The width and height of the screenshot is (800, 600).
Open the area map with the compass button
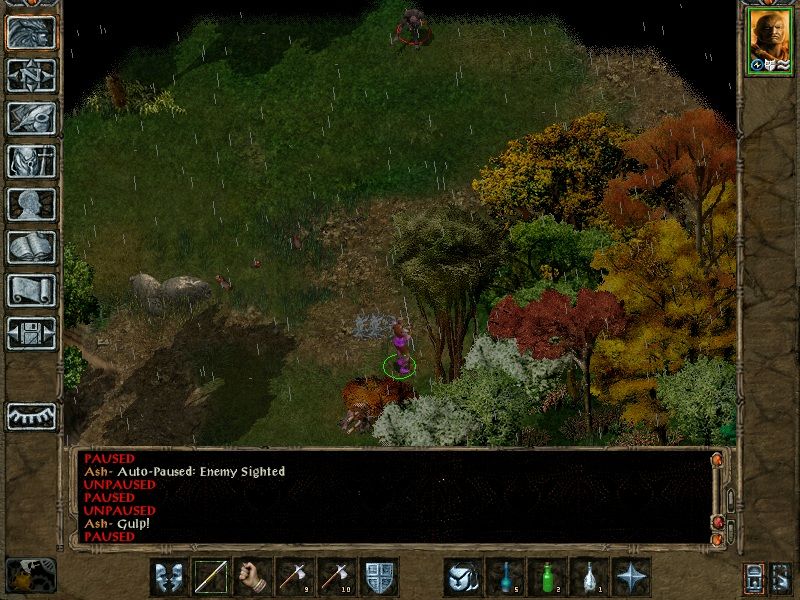(x=31, y=75)
